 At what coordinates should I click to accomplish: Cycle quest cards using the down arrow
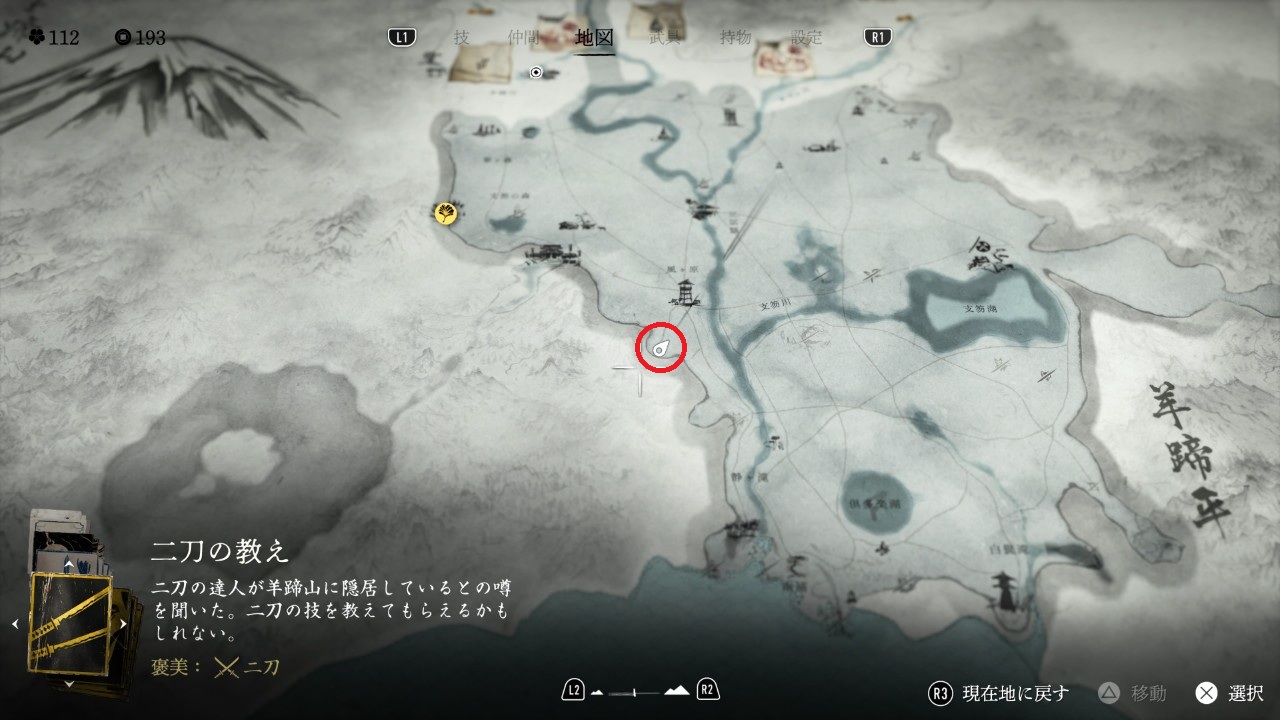(69, 684)
